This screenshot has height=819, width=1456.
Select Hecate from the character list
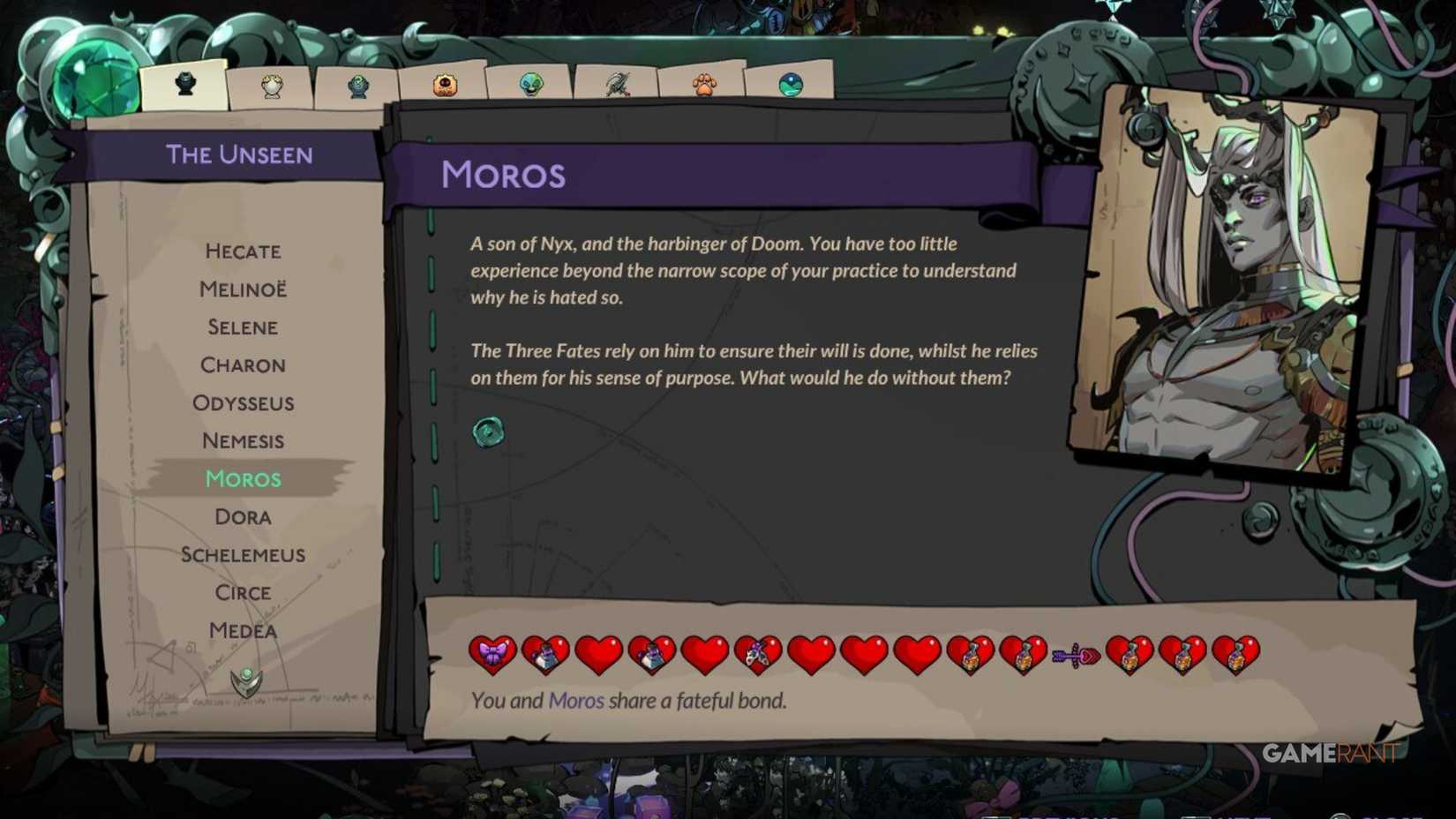coord(243,252)
